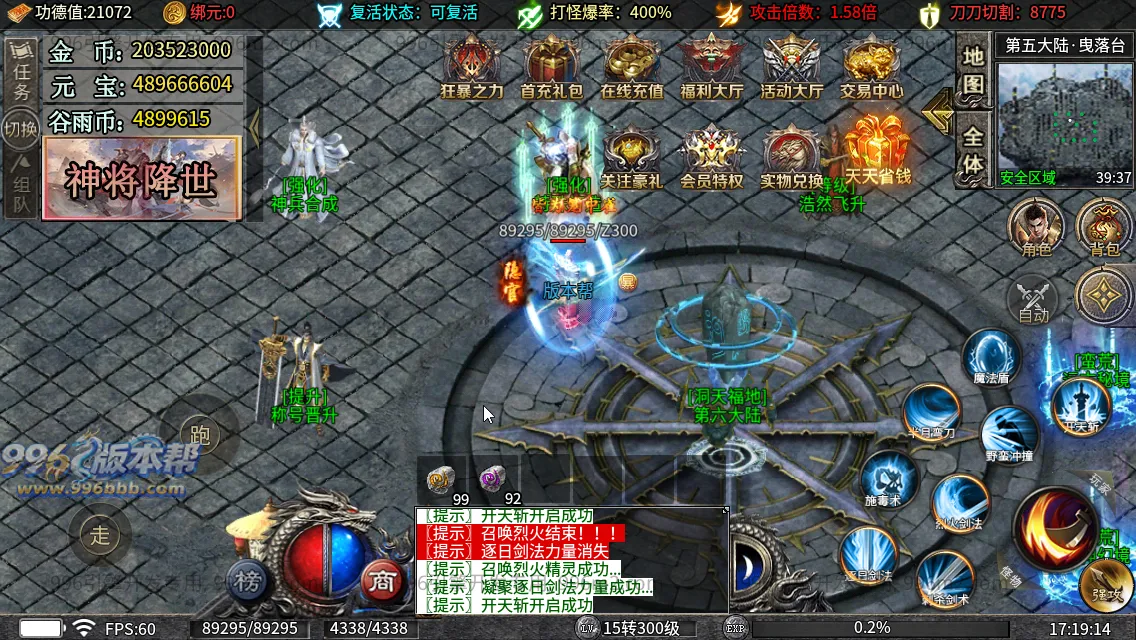Image resolution: width=1136 pixels, height=640 pixels.
Task: Open the 神将降世 event banner
Action: click(x=142, y=178)
